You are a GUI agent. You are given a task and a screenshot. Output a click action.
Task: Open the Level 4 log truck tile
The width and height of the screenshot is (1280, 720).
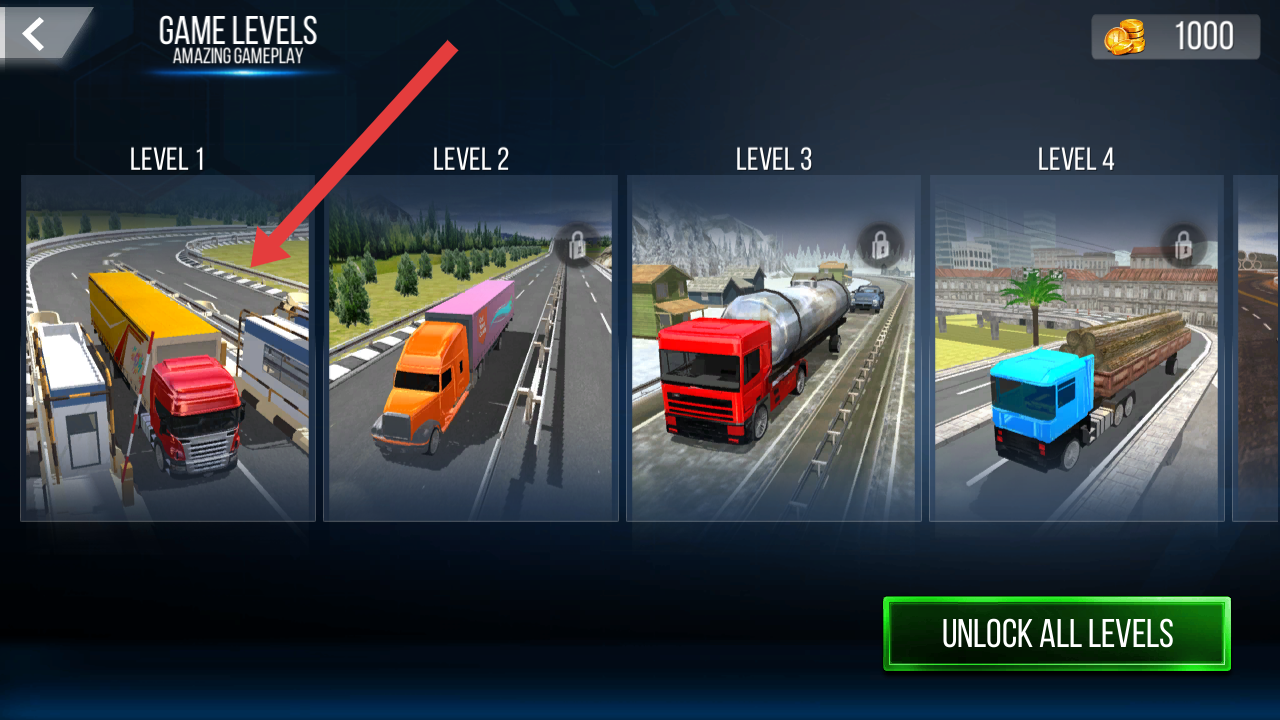pyautogui.click(x=1077, y=348)
